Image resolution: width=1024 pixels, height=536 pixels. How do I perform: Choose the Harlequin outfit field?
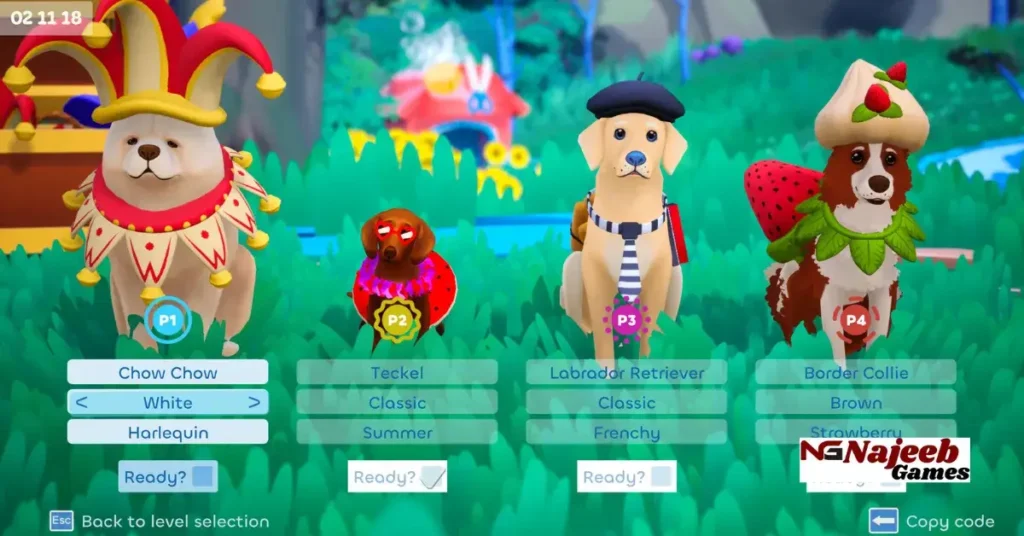click(x=168, y=433)
